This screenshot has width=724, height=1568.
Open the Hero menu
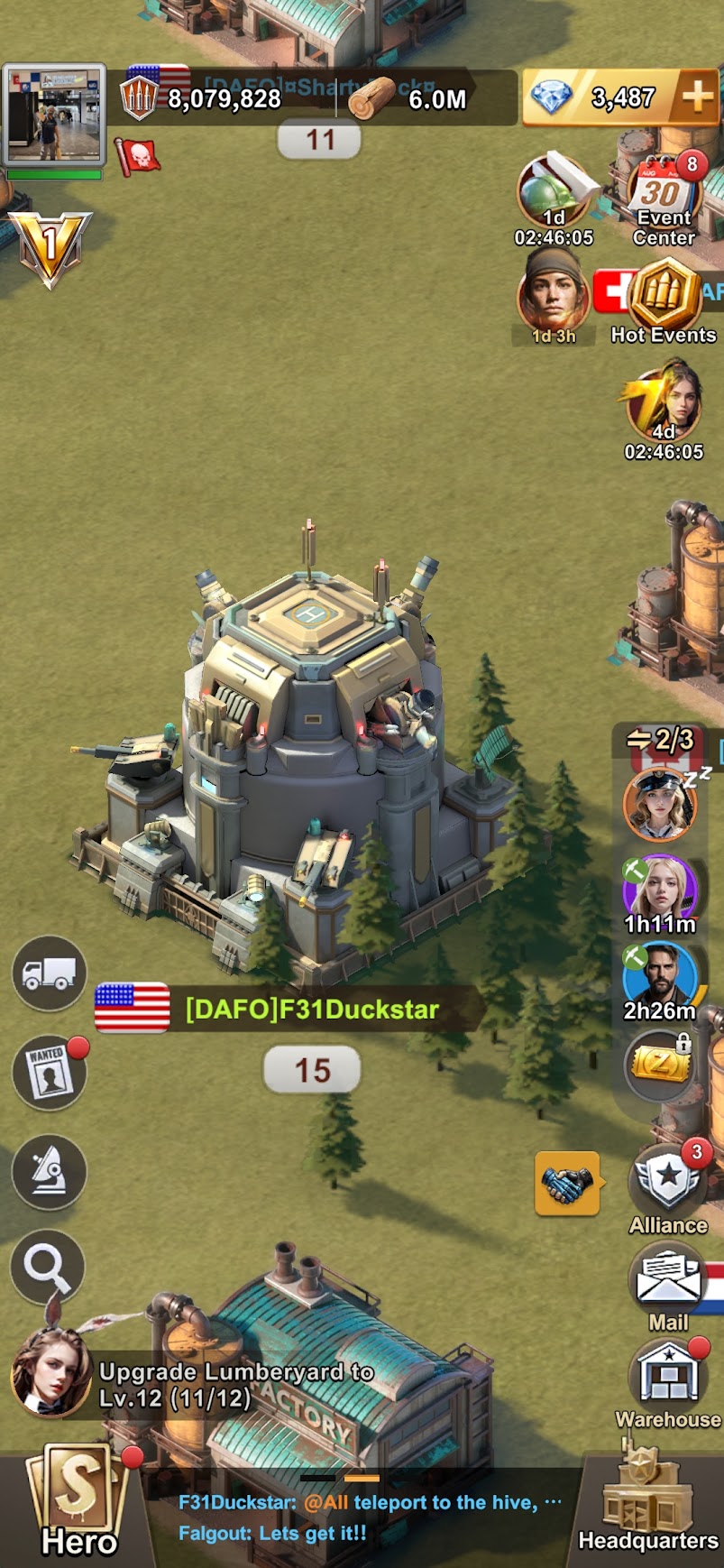[79, 1502]
